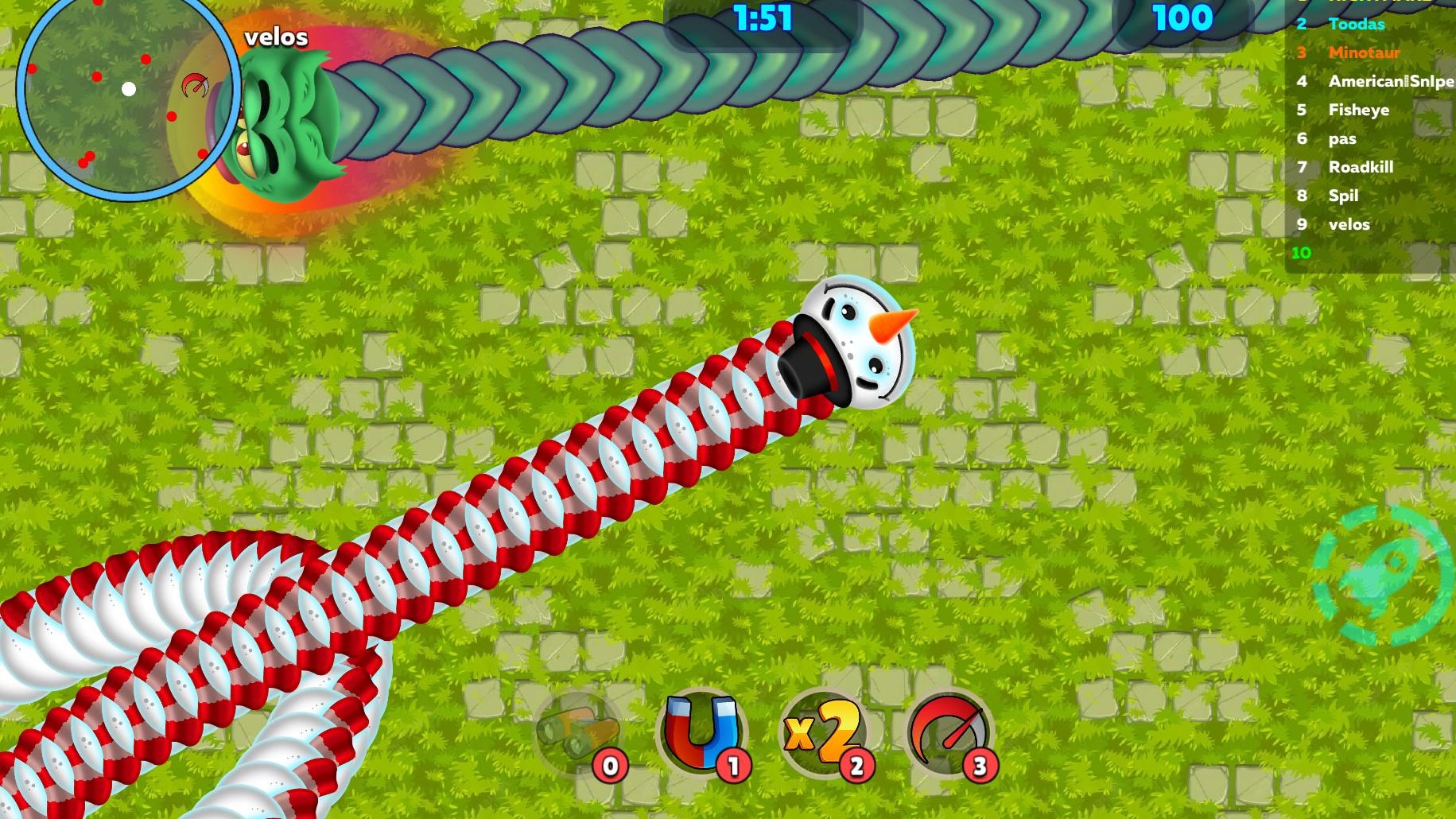Select Minotaur highlighted in orange on leaderboard
This screenshot has height=819, width=1456.
[1364, 52]
